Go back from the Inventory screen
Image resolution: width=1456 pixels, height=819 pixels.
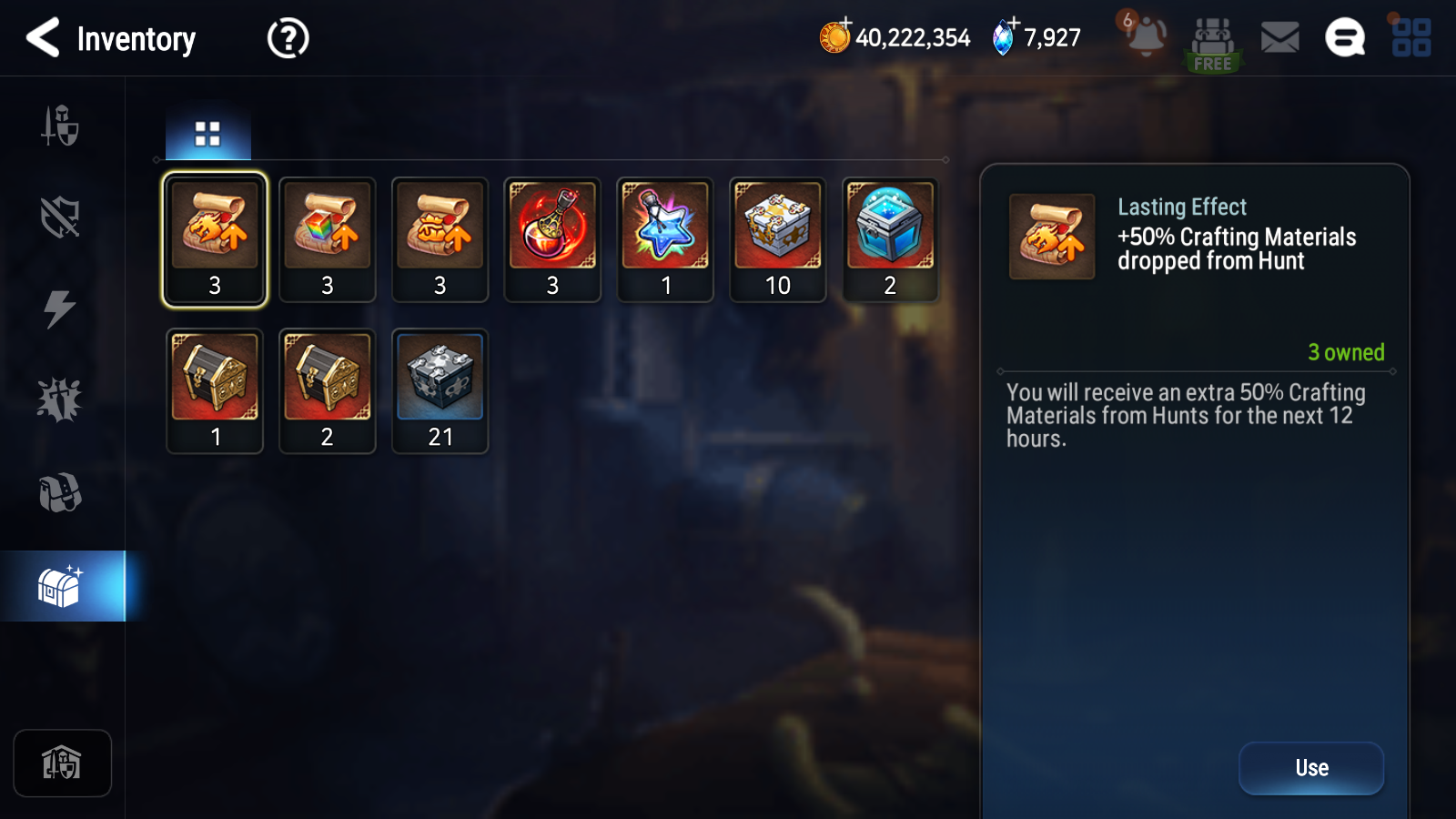[43, 38]
